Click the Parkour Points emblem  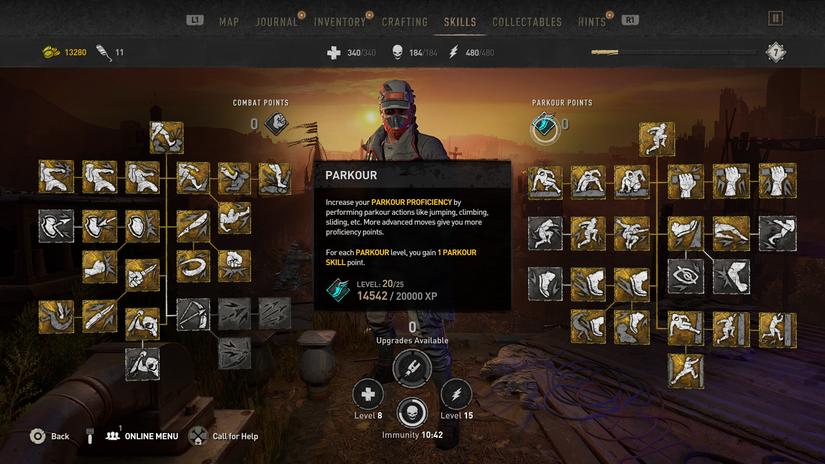click(x=546, y=125)
